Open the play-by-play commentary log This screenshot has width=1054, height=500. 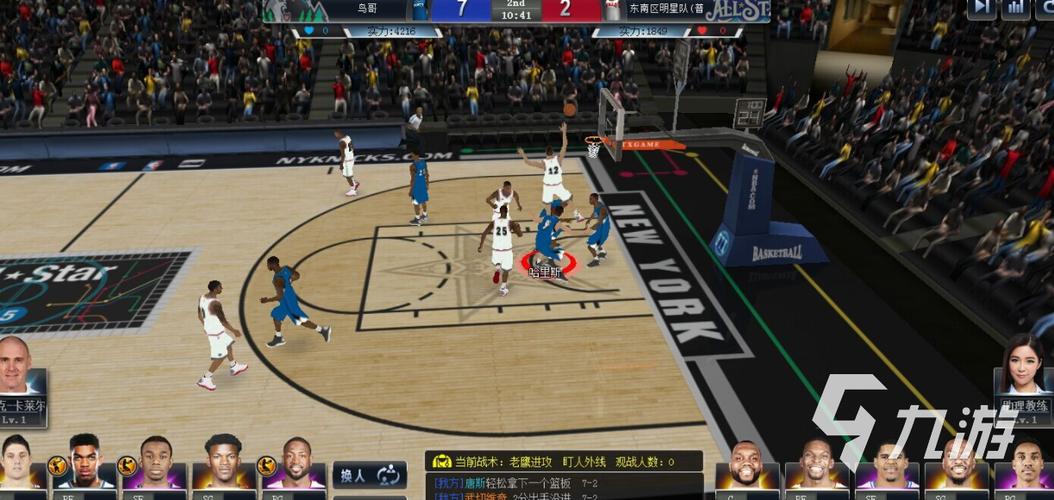[x=563, y=487]
